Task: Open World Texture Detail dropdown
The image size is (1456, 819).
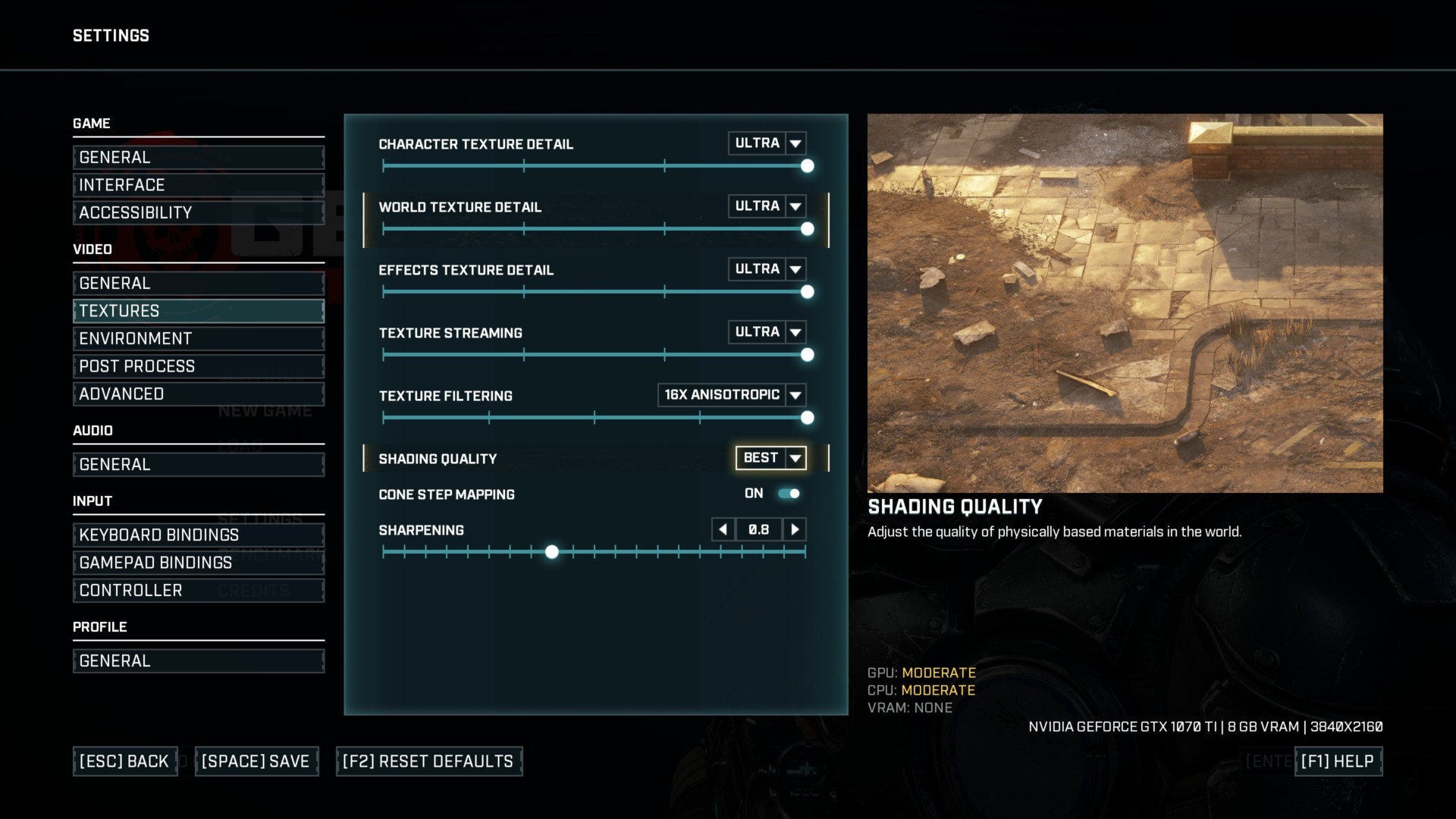Action: 795,206
